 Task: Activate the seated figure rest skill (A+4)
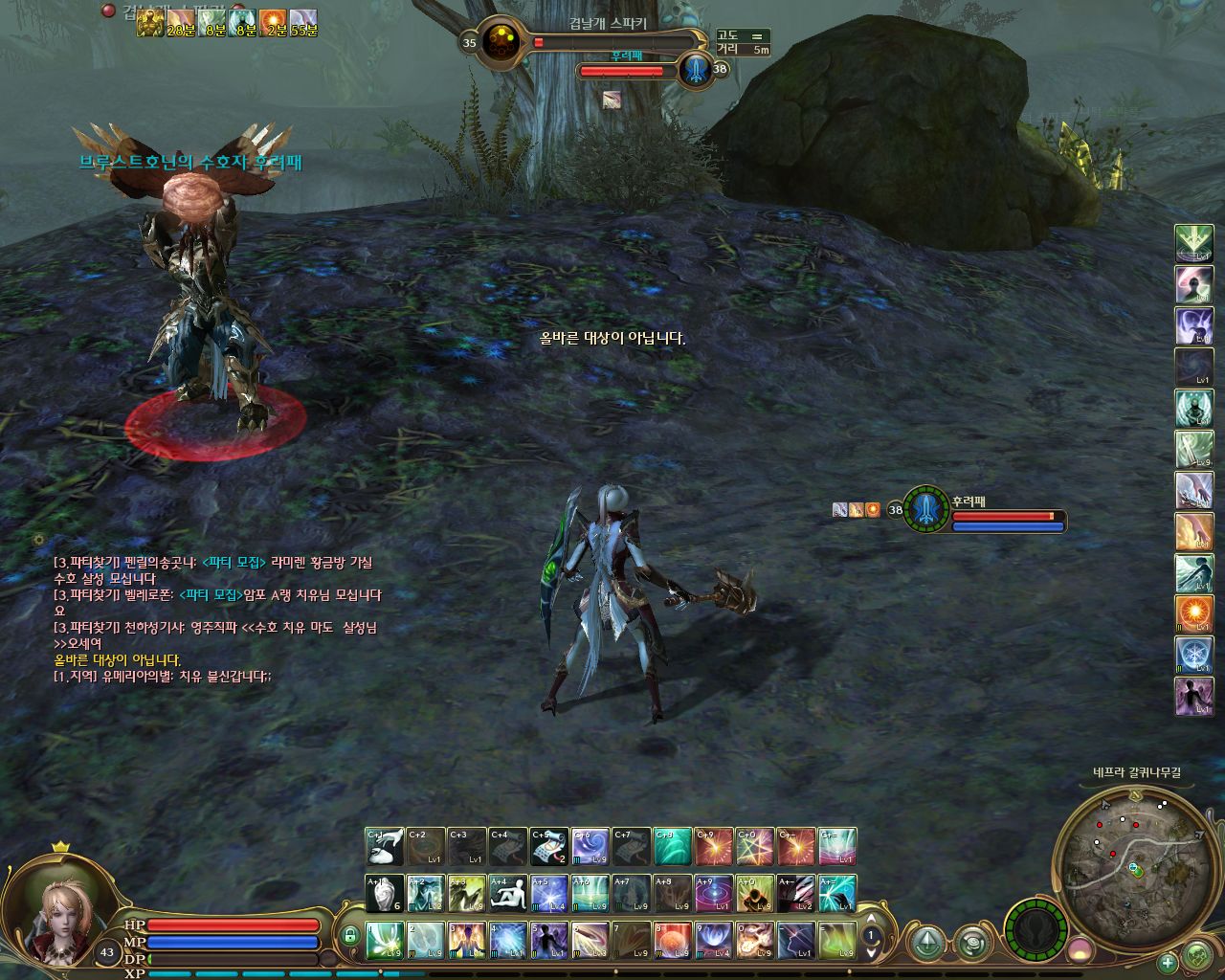(x=508, y=894)
